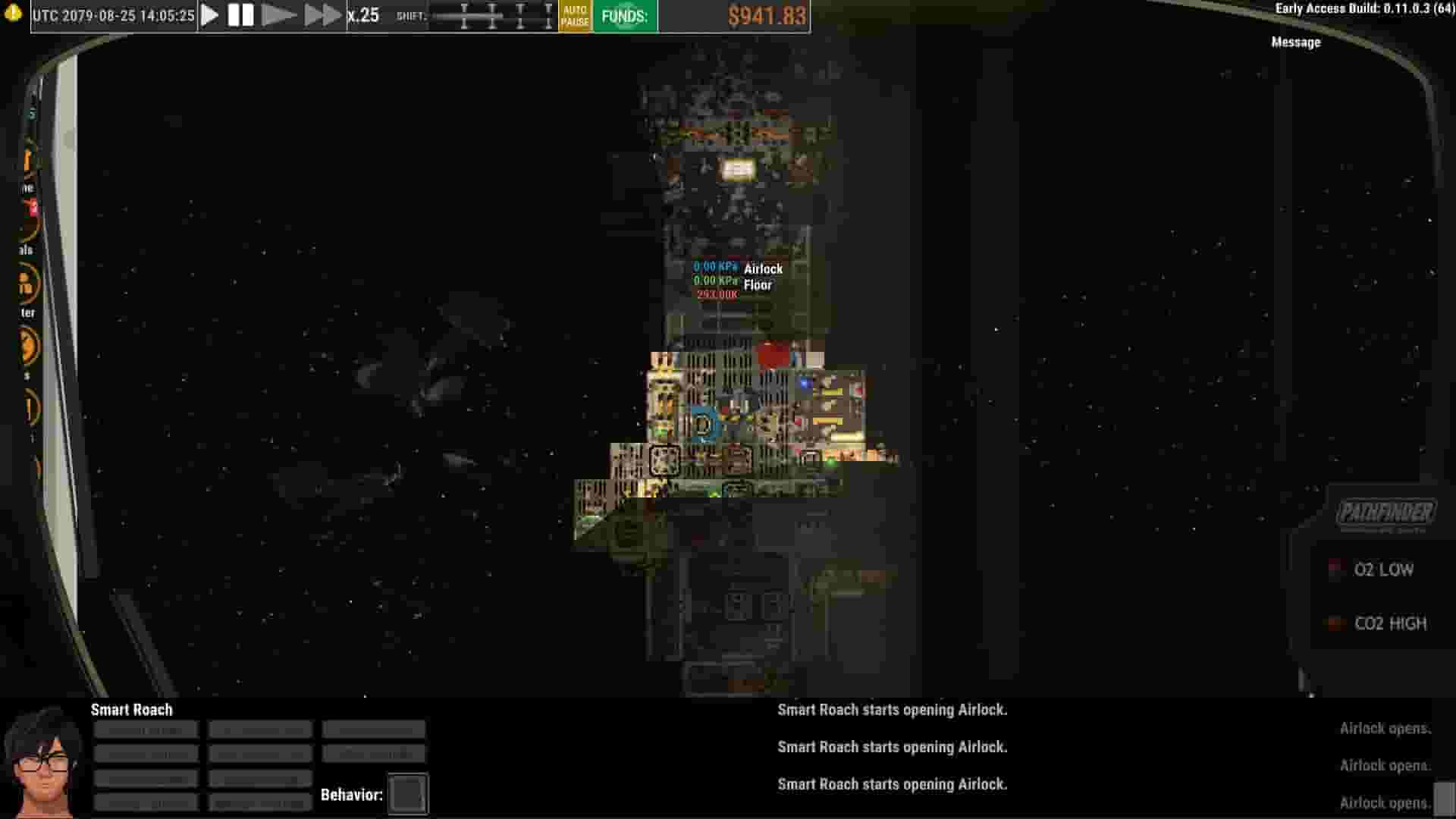This screenshot has height=819, width=1456.
Task: Resume the game with the play button
Action: click(210, 14)
